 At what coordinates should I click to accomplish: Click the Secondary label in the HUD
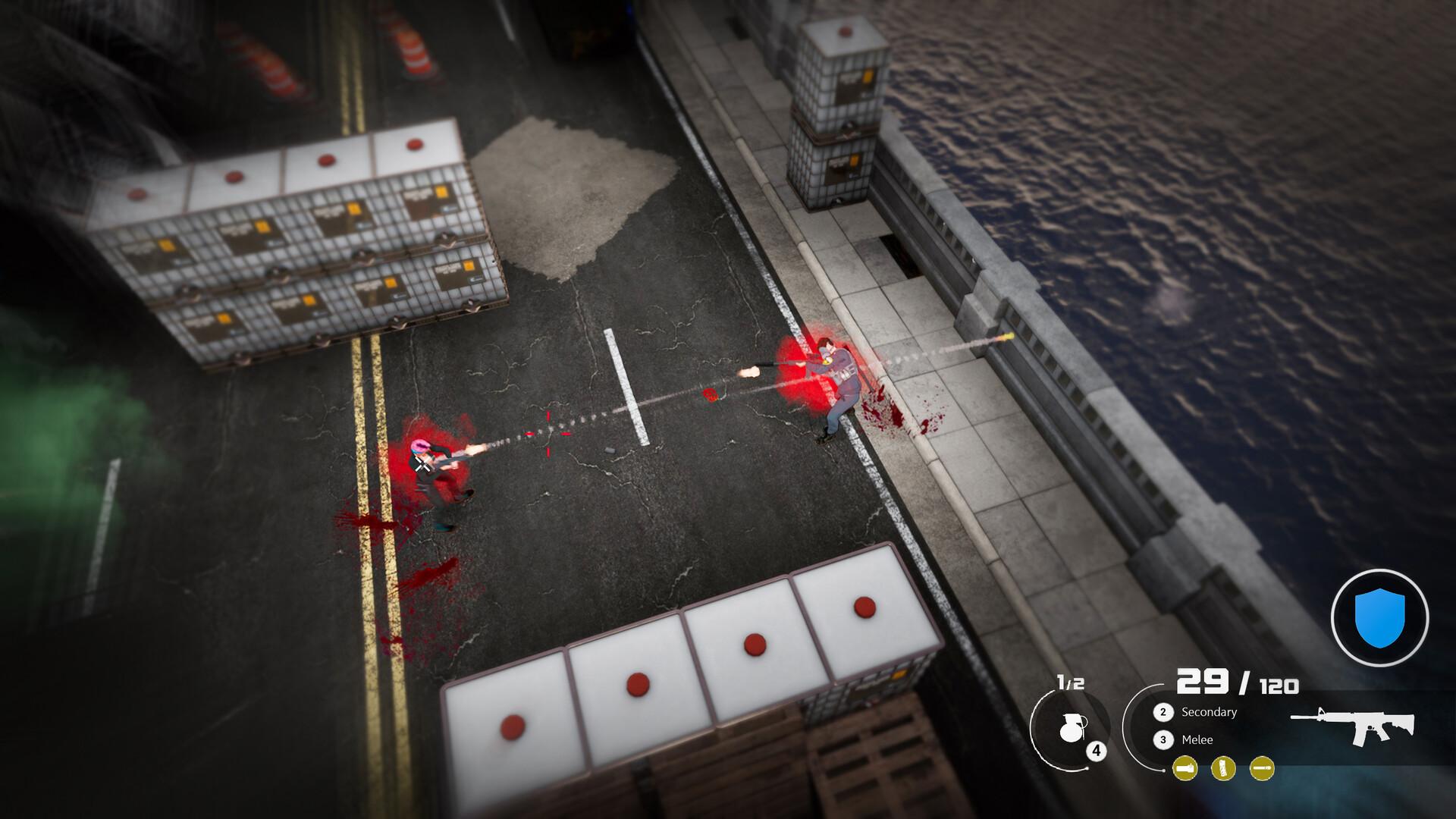point(1208,712)
